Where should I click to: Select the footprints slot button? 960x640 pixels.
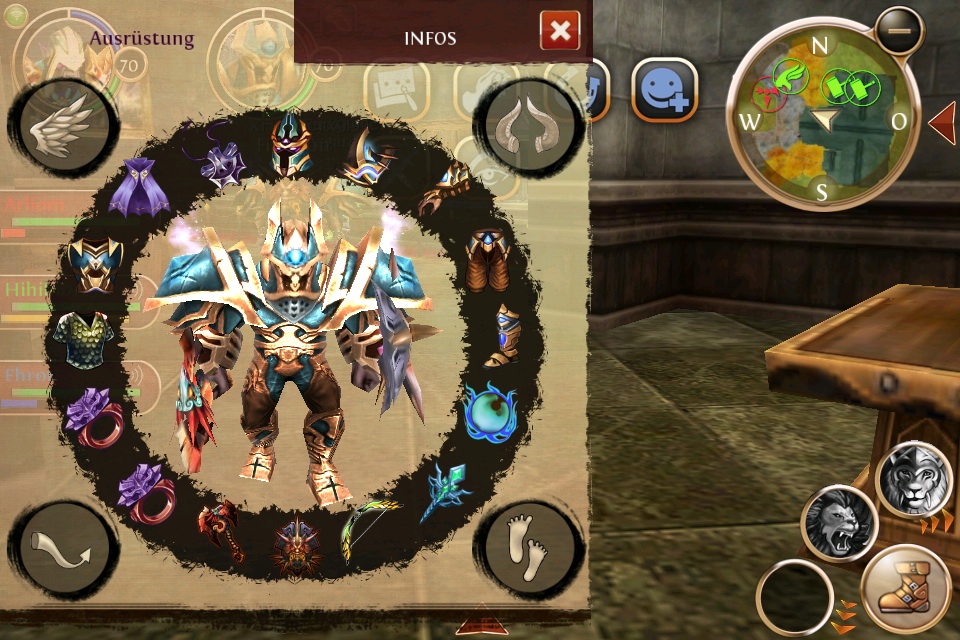(528, 548)
